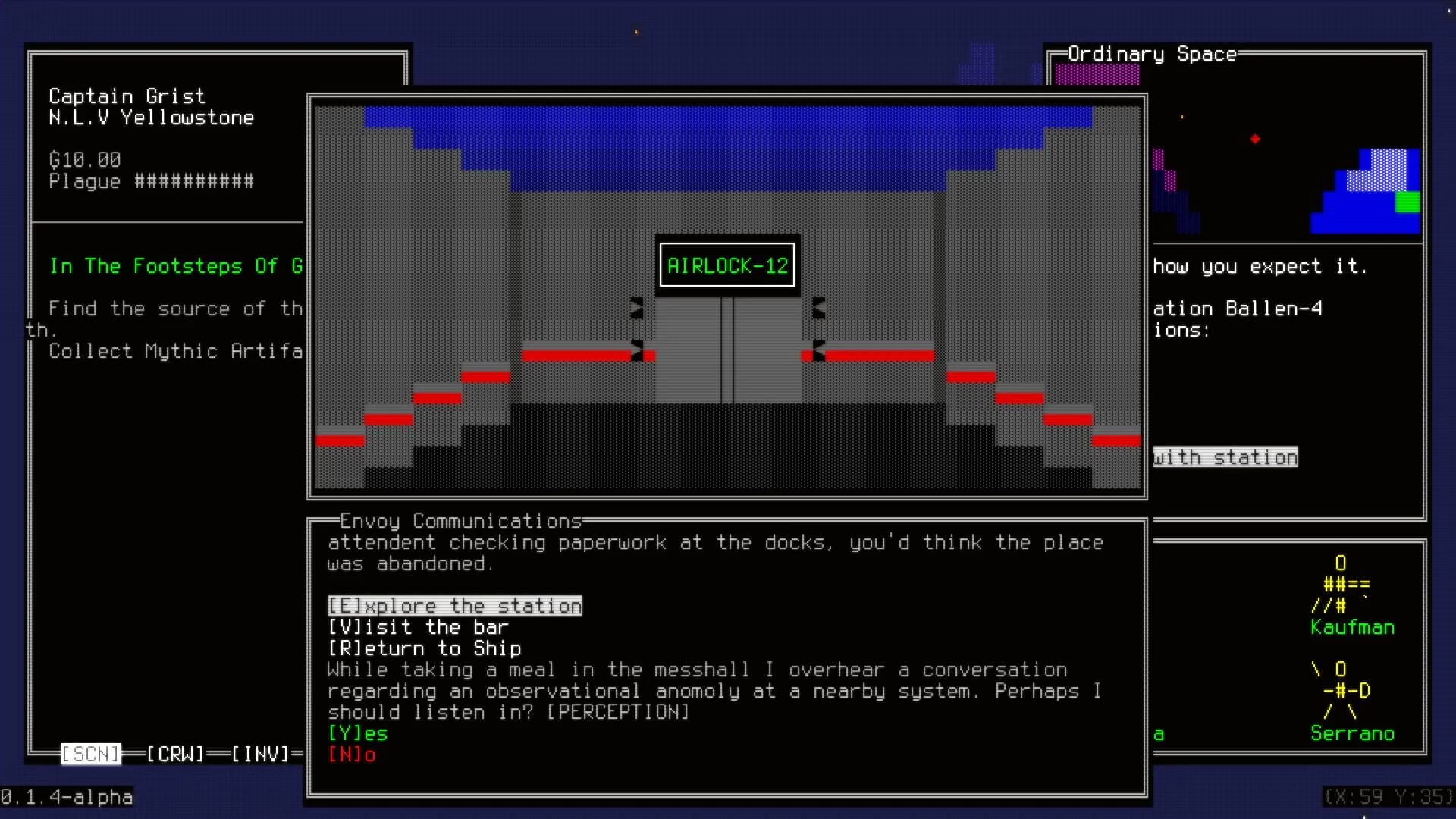This screenshot has height=819, width=1456.
Task: Expand the Envoy Communications panel
Action: point(459,521)
